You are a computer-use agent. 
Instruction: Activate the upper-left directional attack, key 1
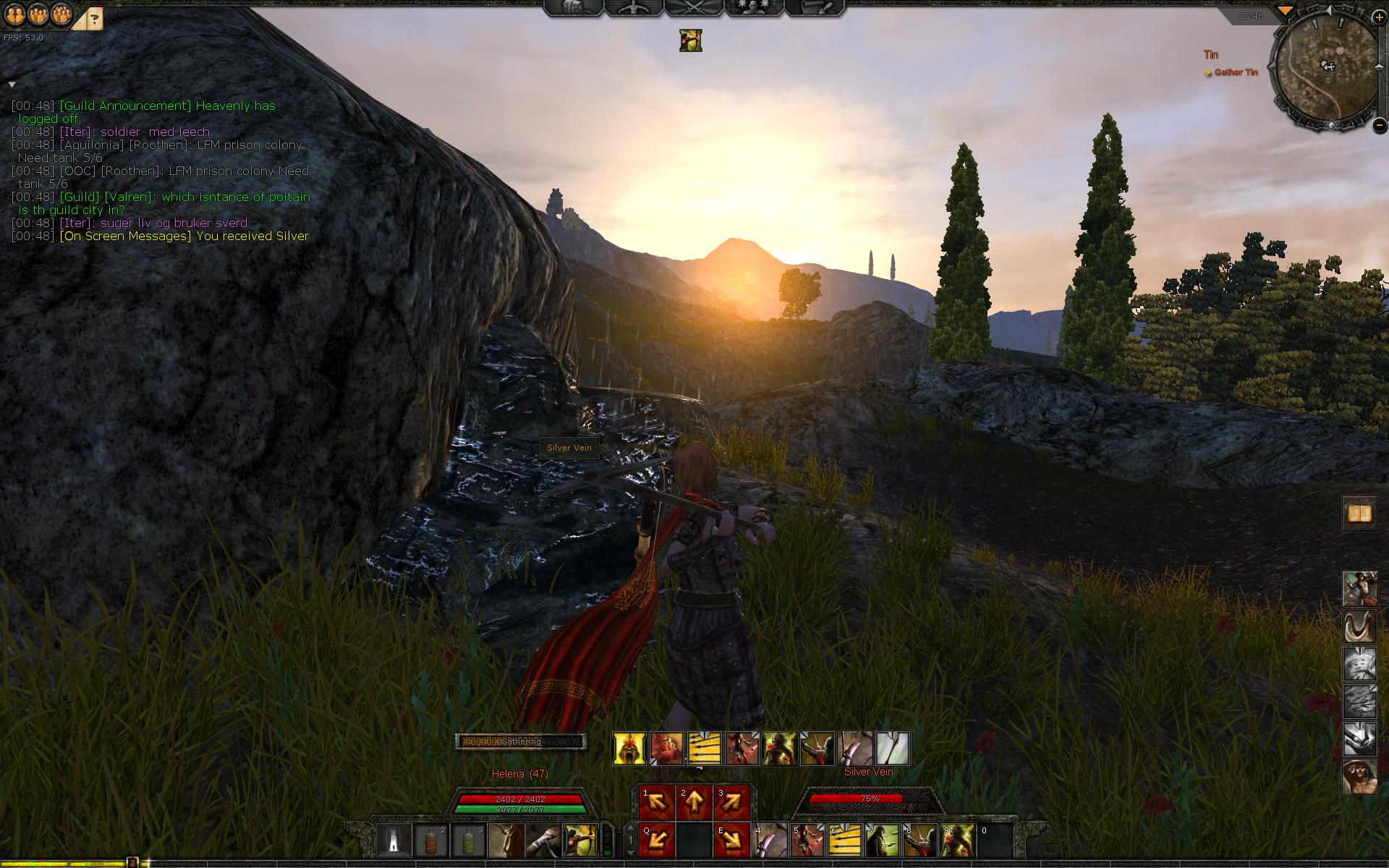point(657,803)
